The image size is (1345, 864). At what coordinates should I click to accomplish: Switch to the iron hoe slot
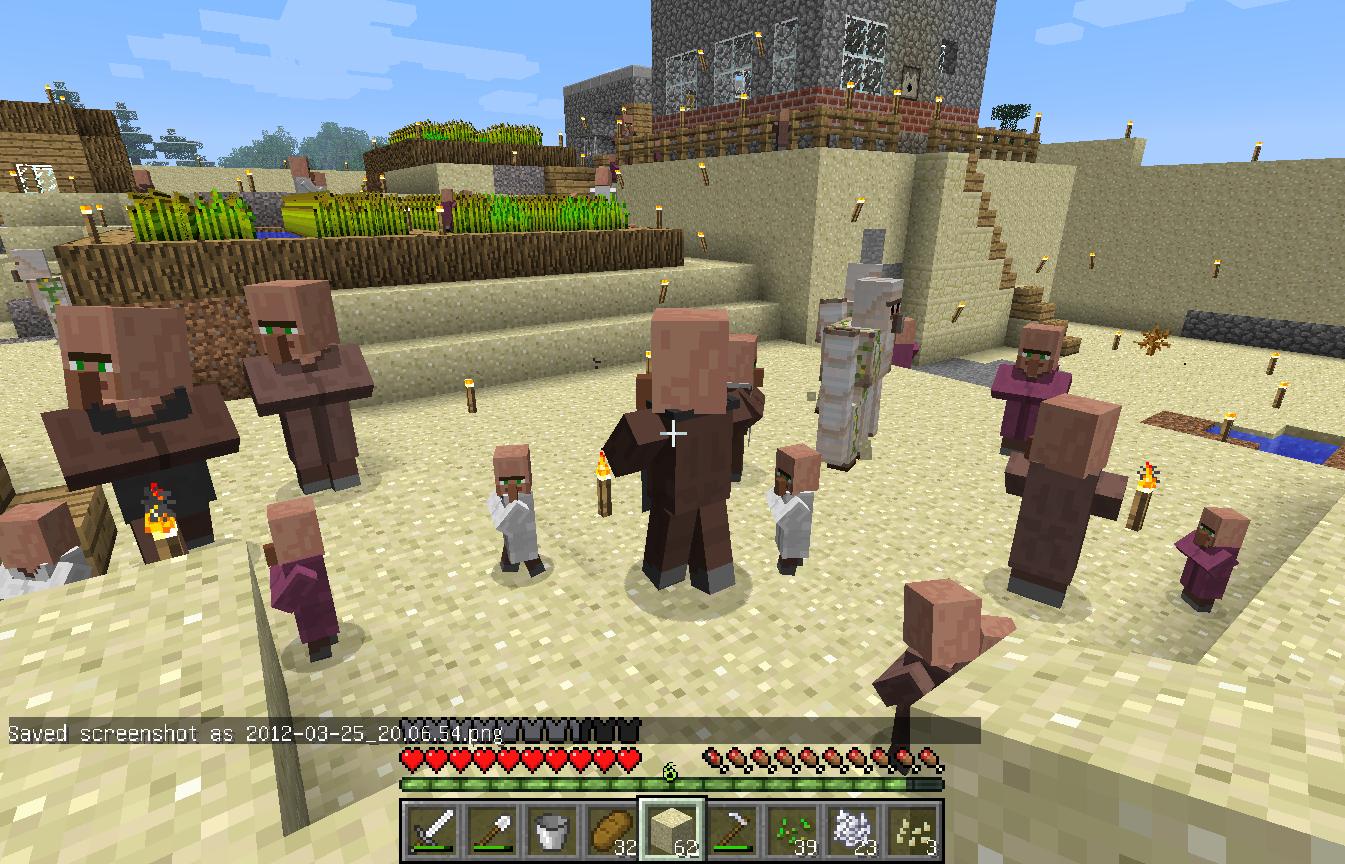732,829
